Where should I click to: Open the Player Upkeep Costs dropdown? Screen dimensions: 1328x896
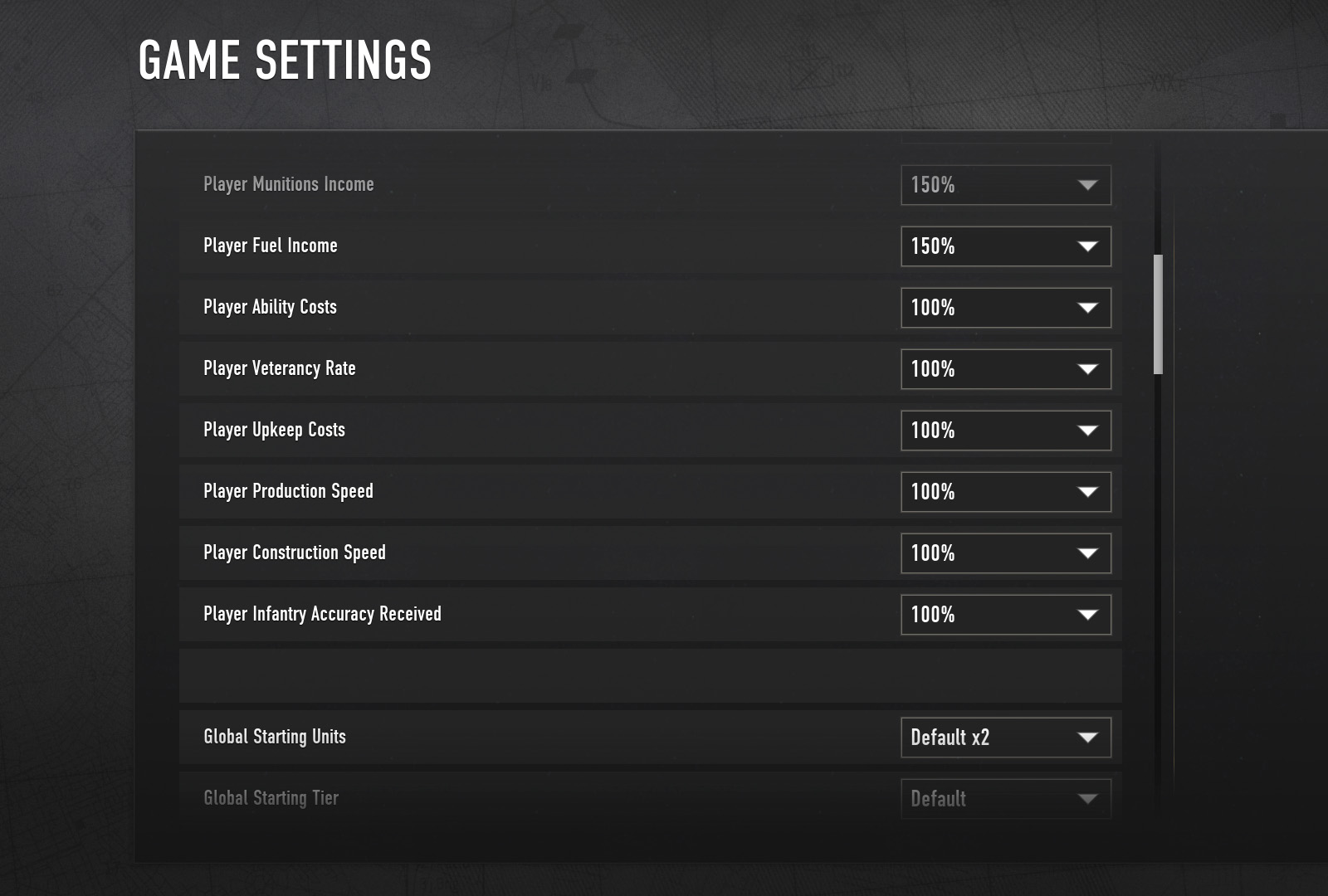pos(1005,431)
